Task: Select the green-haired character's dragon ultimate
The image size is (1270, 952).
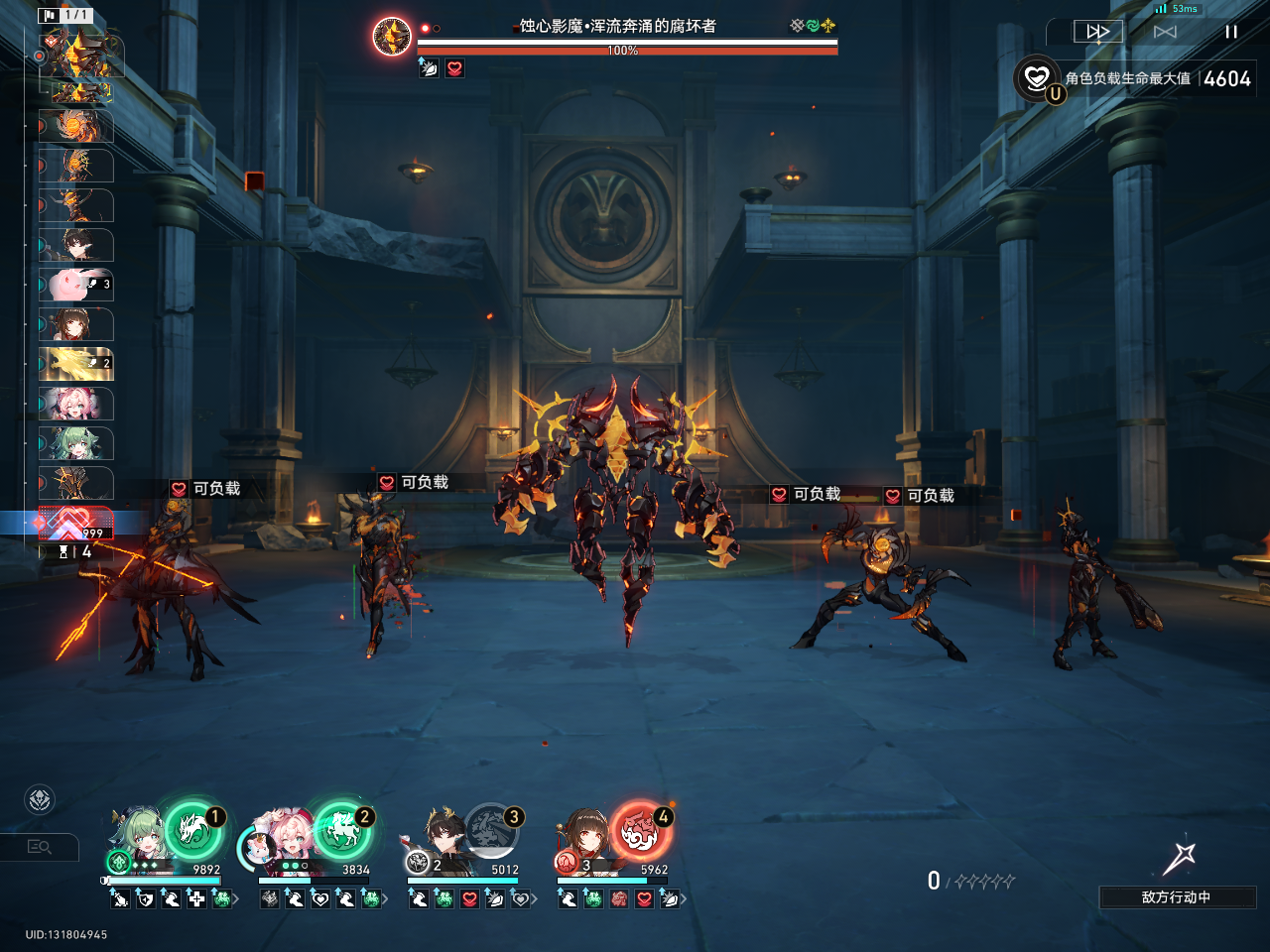Action: [x=192, y=829]
